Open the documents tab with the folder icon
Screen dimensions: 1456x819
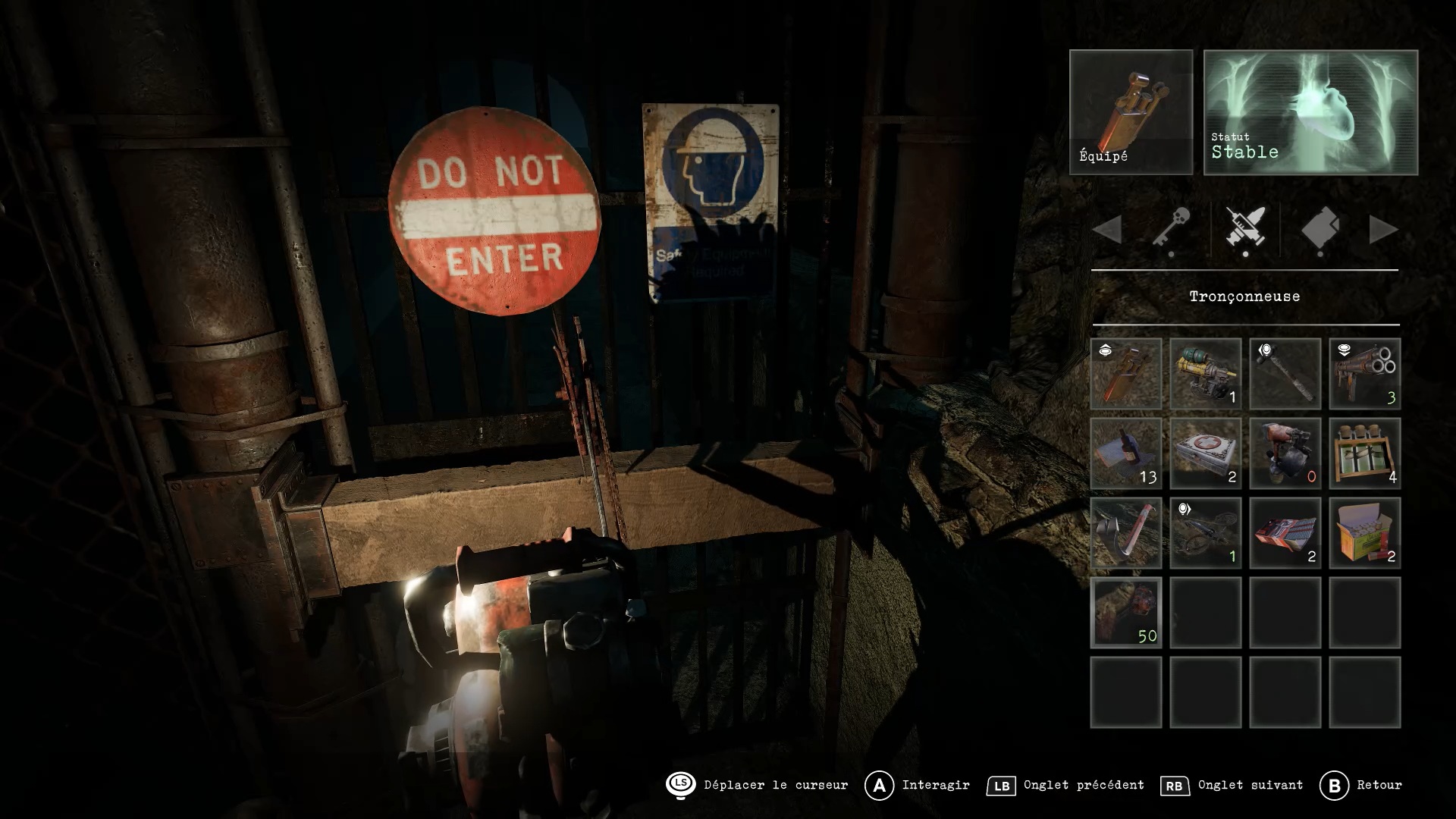click(x=1319, y=230)
